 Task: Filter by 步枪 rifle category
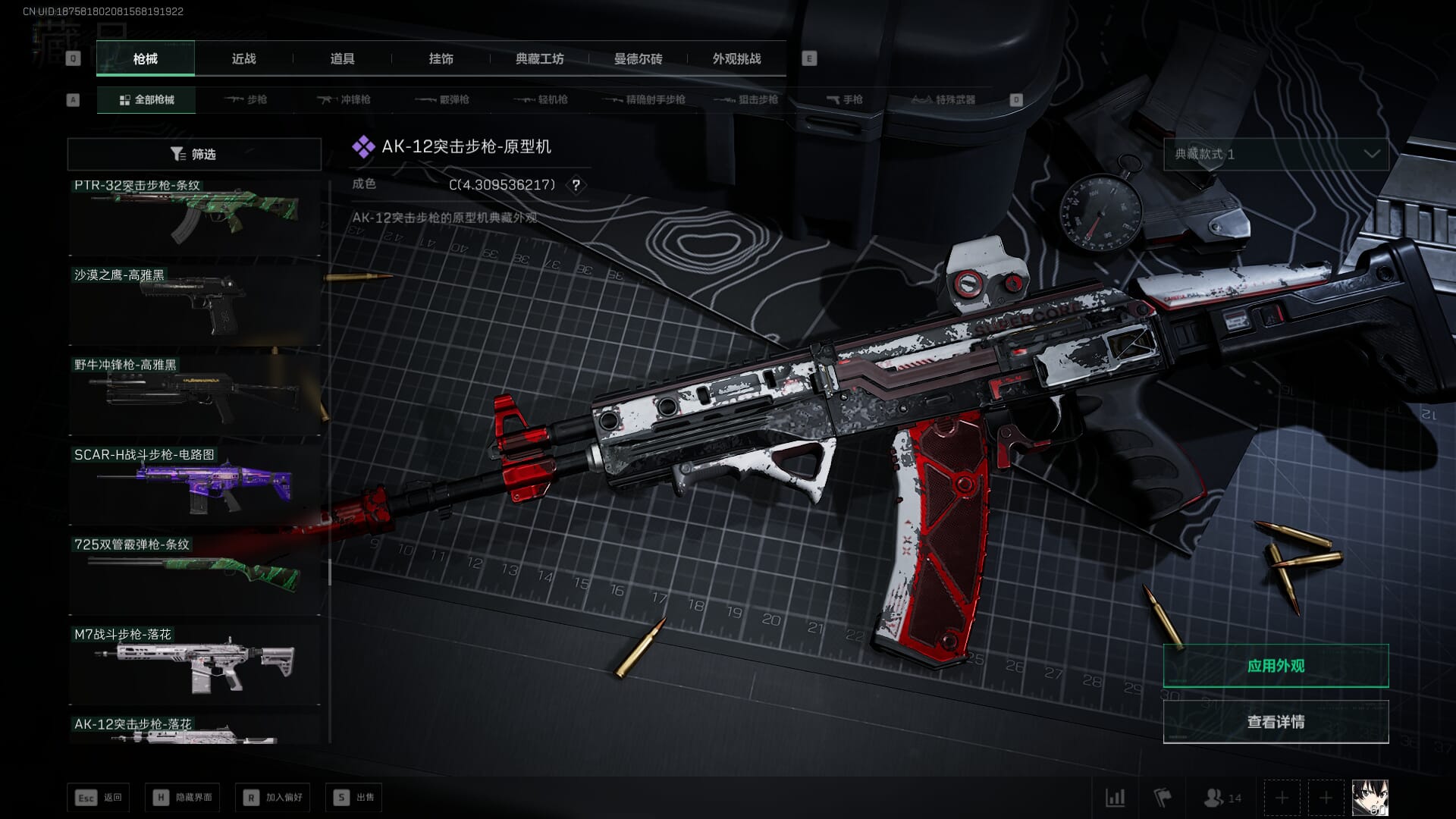pos(246,99)
